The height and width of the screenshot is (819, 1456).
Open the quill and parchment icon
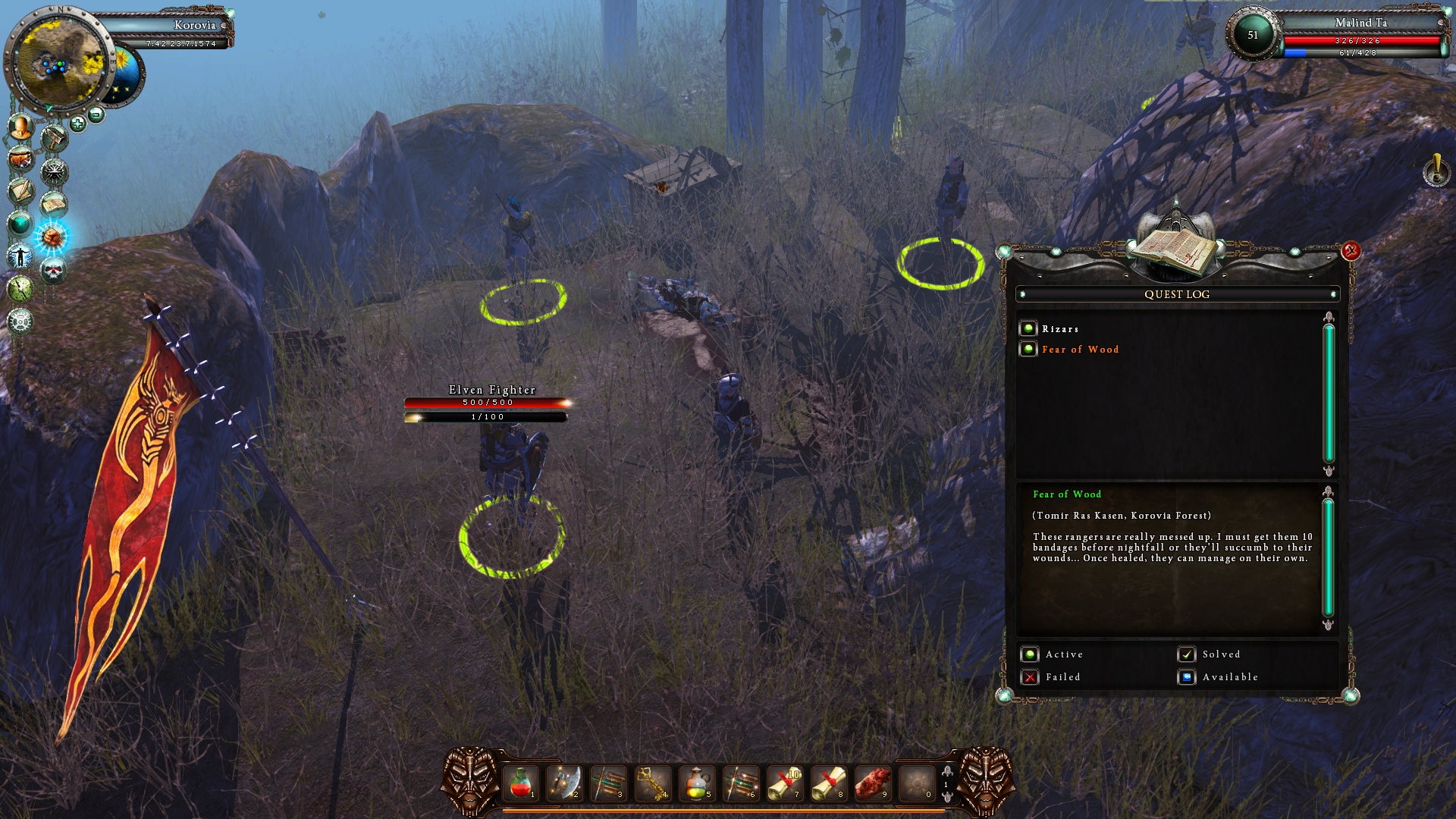[20, 191]
